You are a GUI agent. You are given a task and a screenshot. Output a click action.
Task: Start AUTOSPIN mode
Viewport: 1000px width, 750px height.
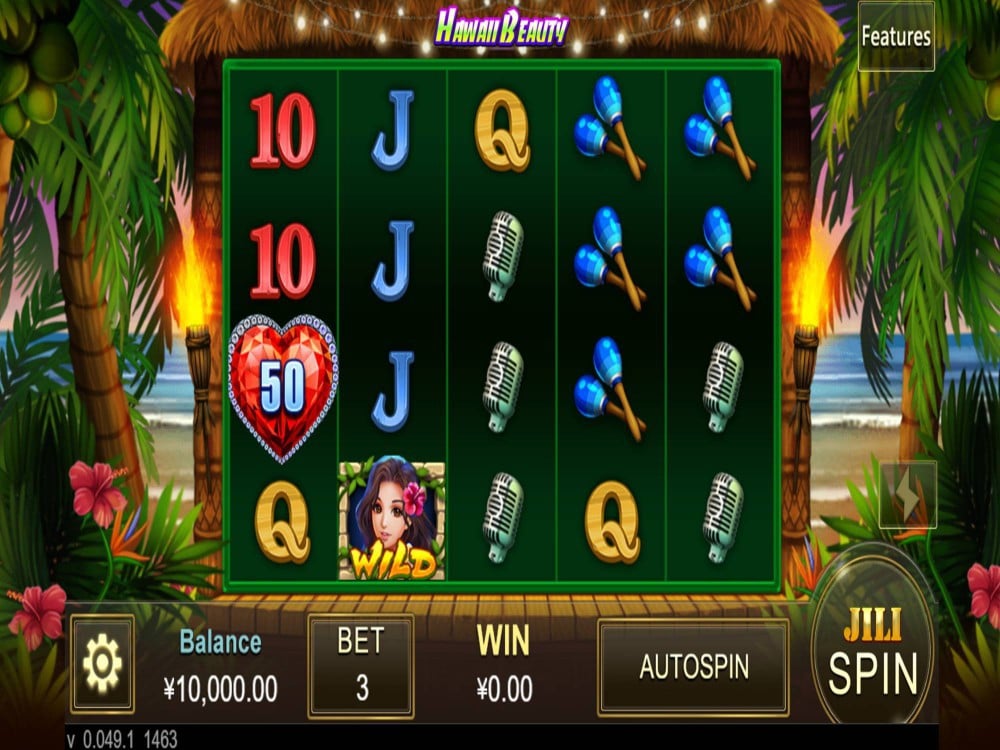(x=693, y=667)
